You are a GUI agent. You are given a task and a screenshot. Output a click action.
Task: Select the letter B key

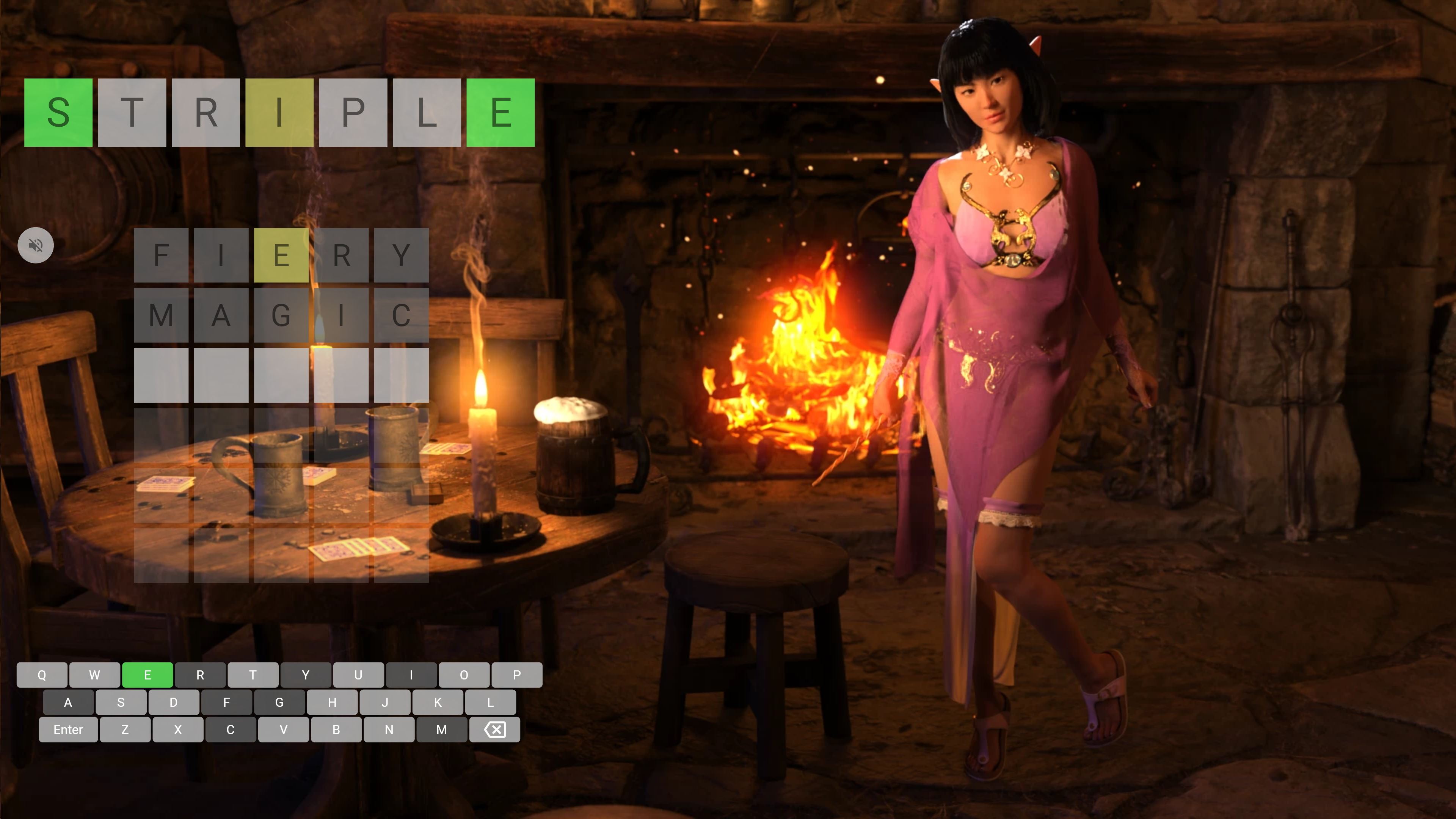[x=336, y=730]
